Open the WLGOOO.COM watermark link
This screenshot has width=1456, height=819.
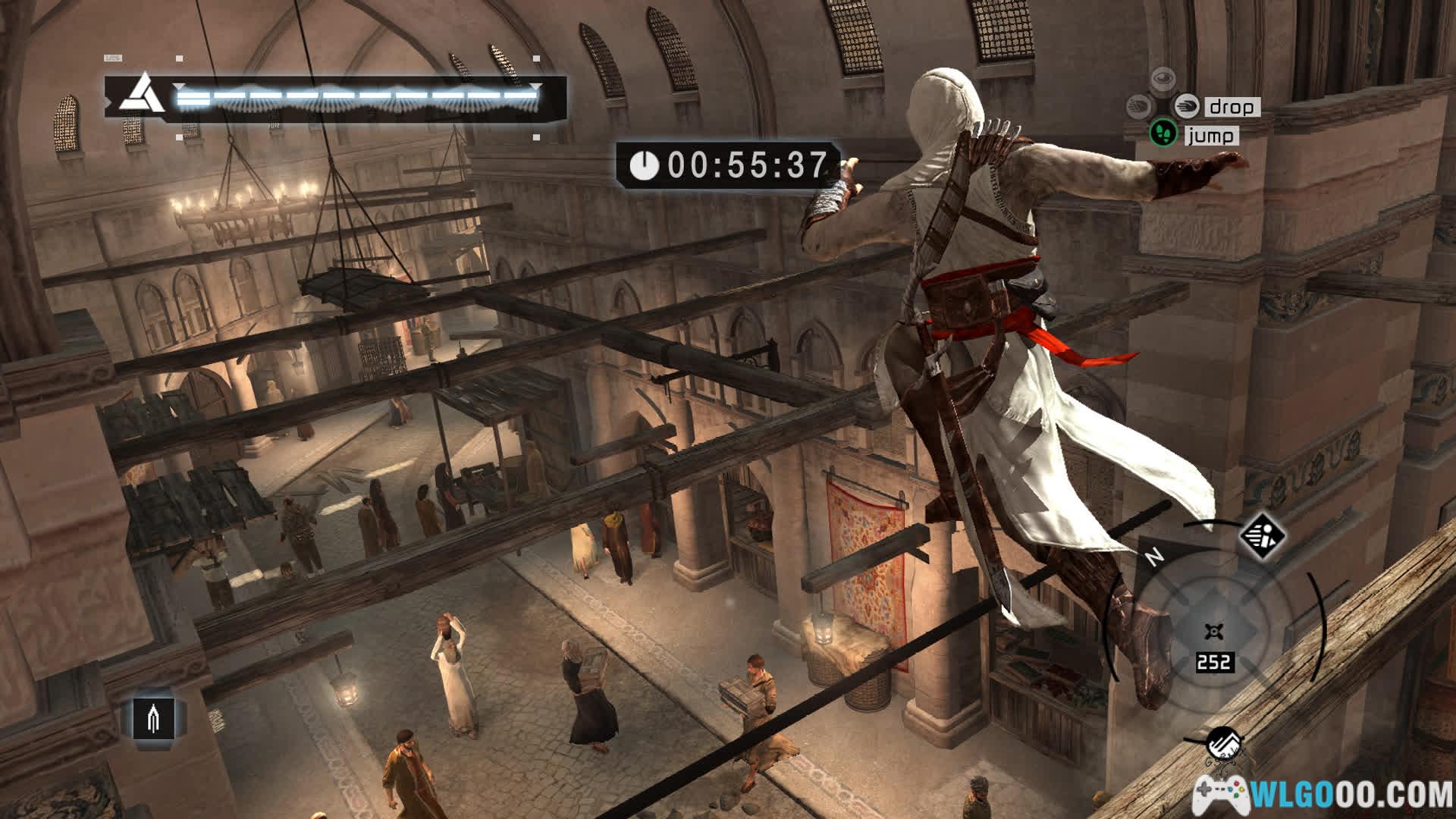point(1323,795)
